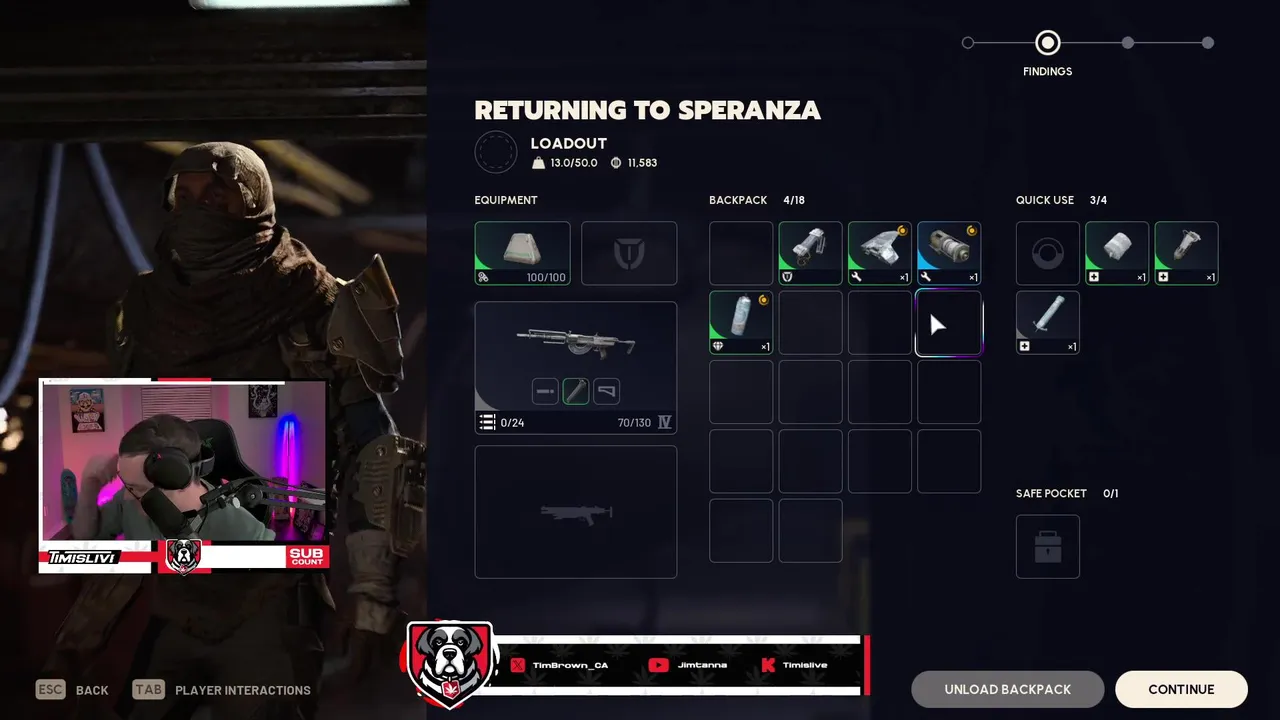
Task: Unload the backpack
Action: [1007, 689]
